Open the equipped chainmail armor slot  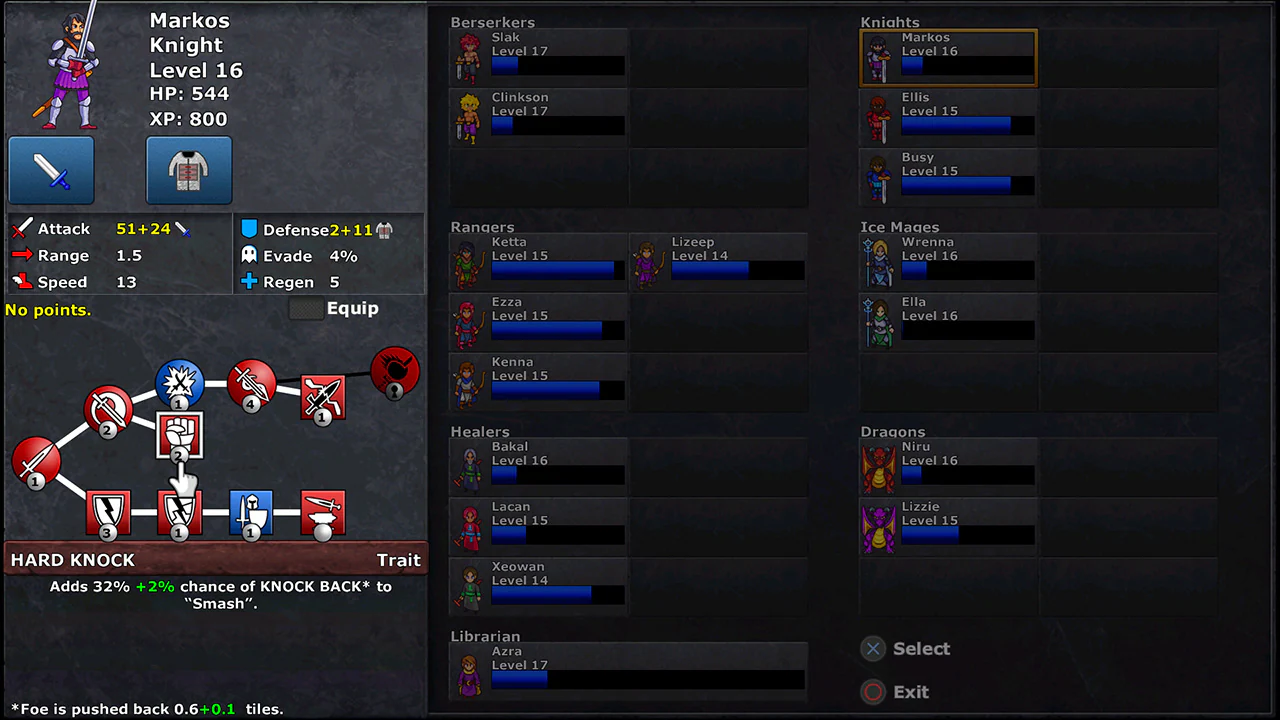point(188,170)
